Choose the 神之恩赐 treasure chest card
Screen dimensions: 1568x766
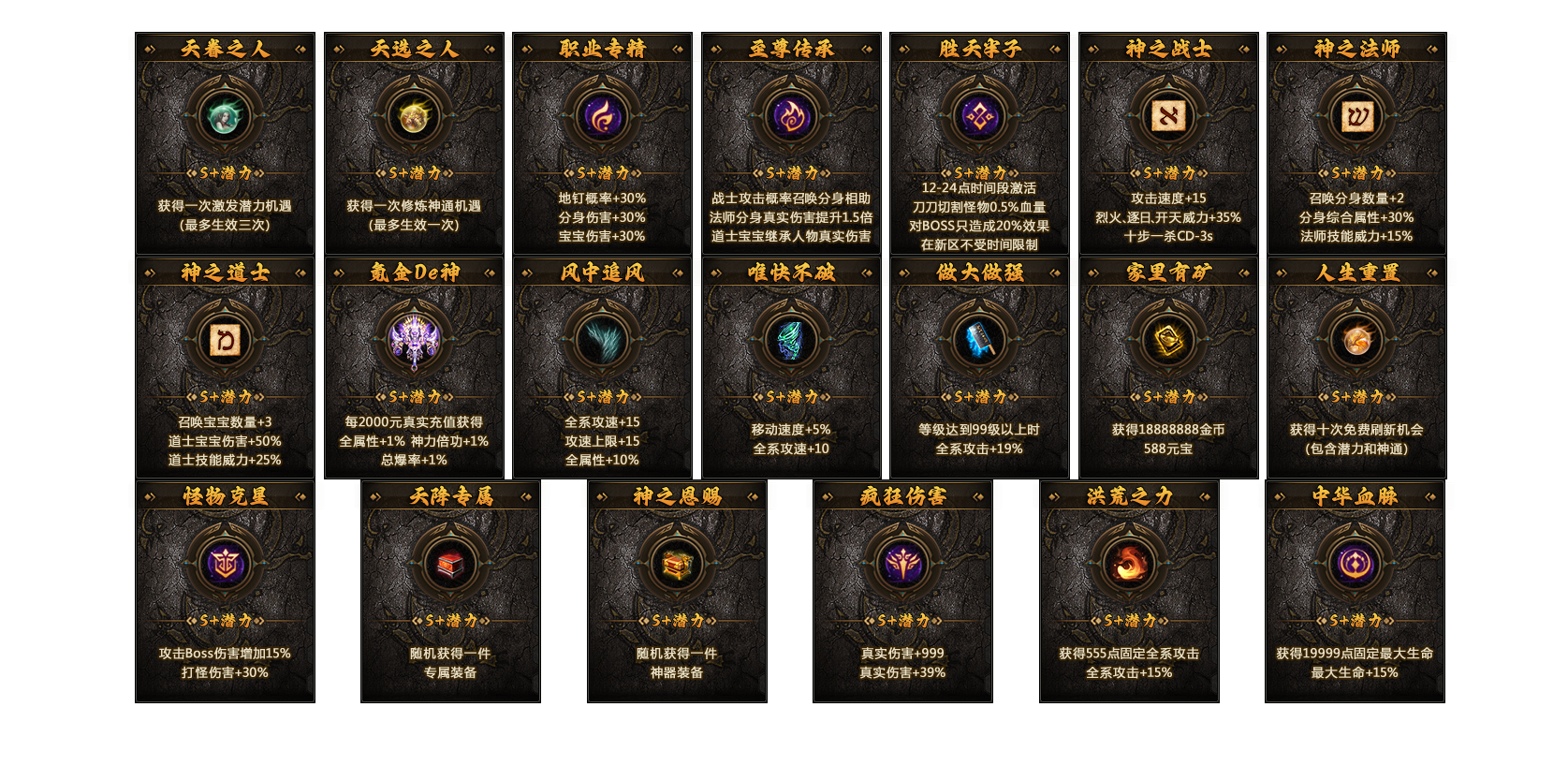[677, 591]
